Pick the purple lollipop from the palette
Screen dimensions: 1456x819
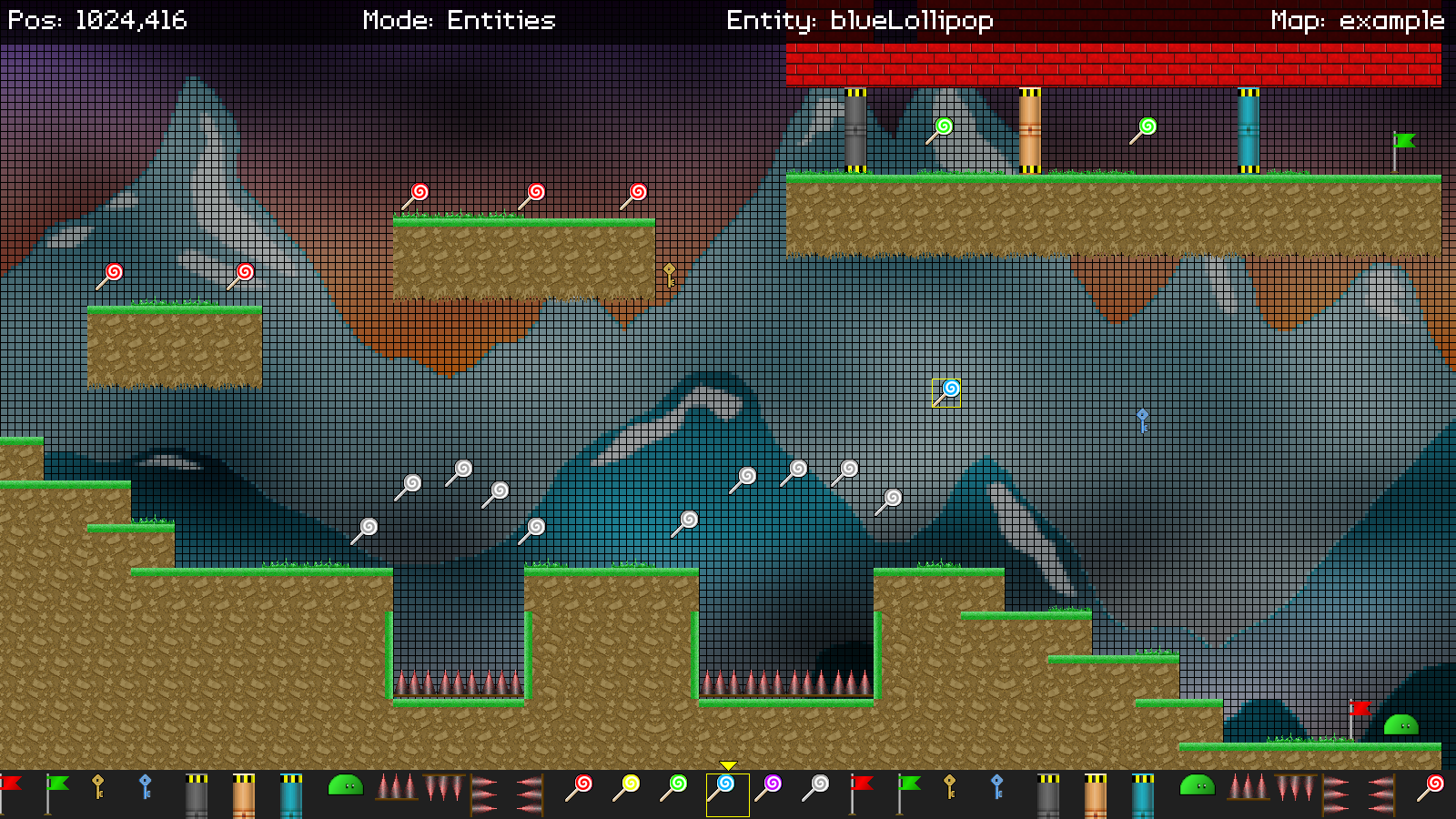(768, 788)
